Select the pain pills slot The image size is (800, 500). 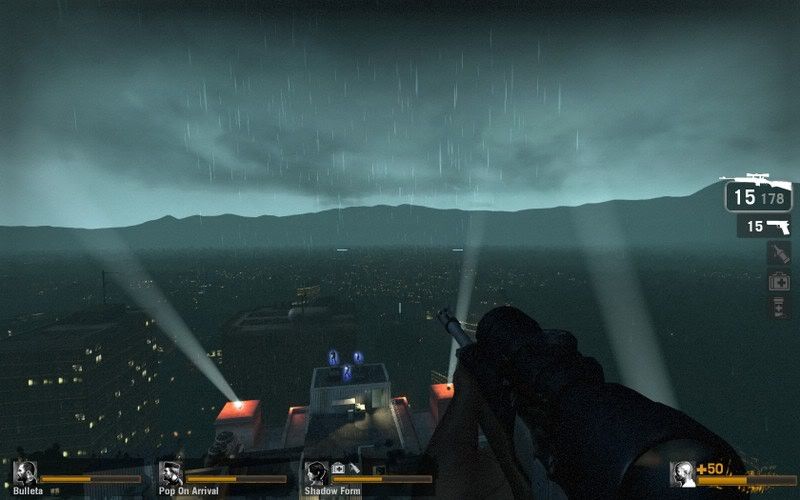pos(779,308)
